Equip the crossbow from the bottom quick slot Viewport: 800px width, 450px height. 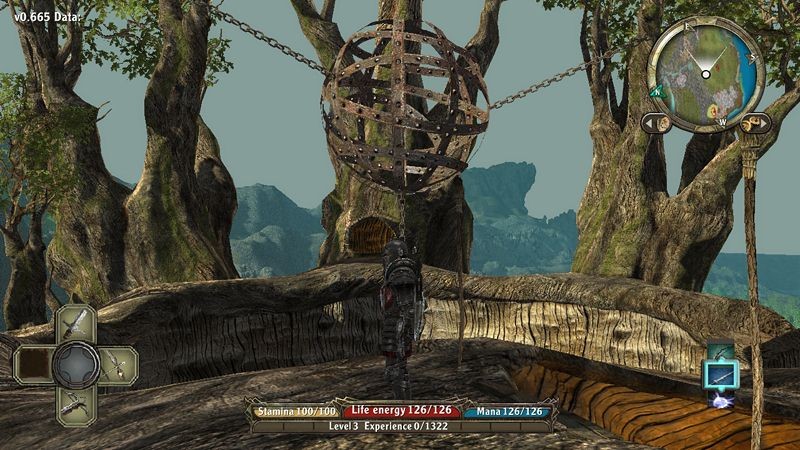[x=76, y=403]
